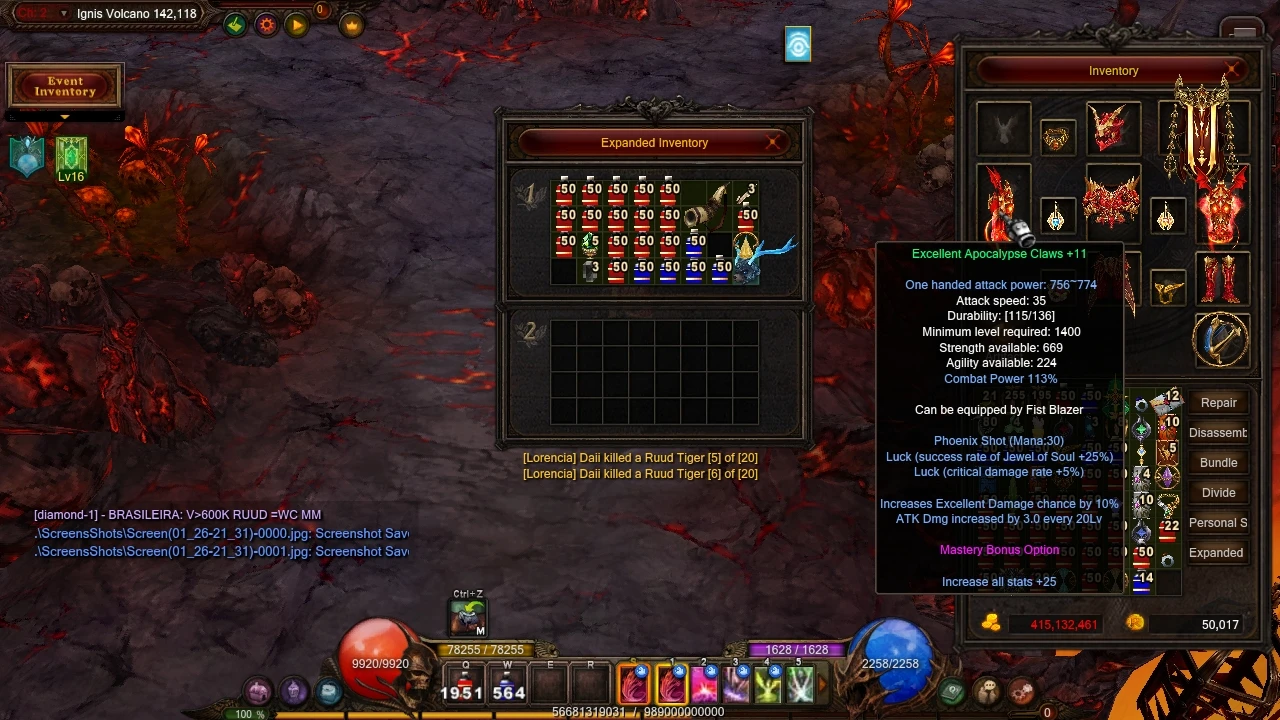The height and width of the screenshot is (720, 1280).
Task: Click the red gear settings icon
Action: pyautogui.click(x=266, y=26)
